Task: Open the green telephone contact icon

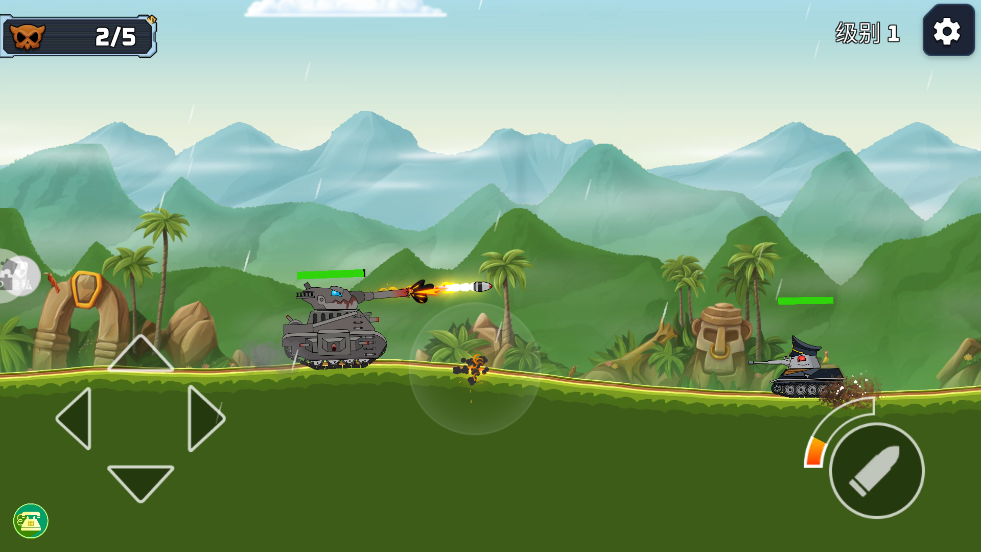Action: pos(31,520)
